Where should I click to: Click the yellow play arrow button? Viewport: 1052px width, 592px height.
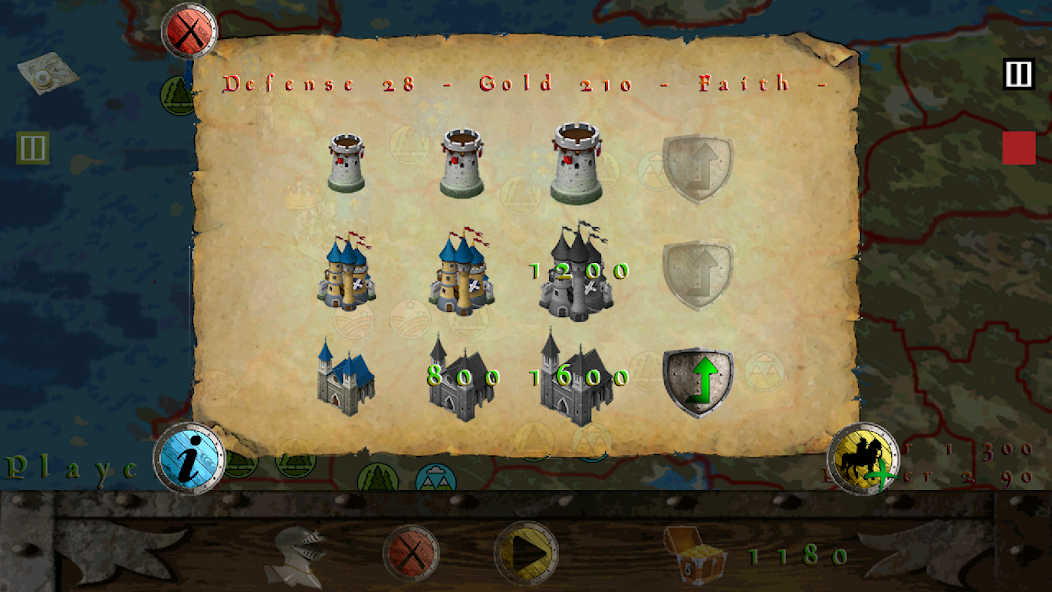(527, 553)
